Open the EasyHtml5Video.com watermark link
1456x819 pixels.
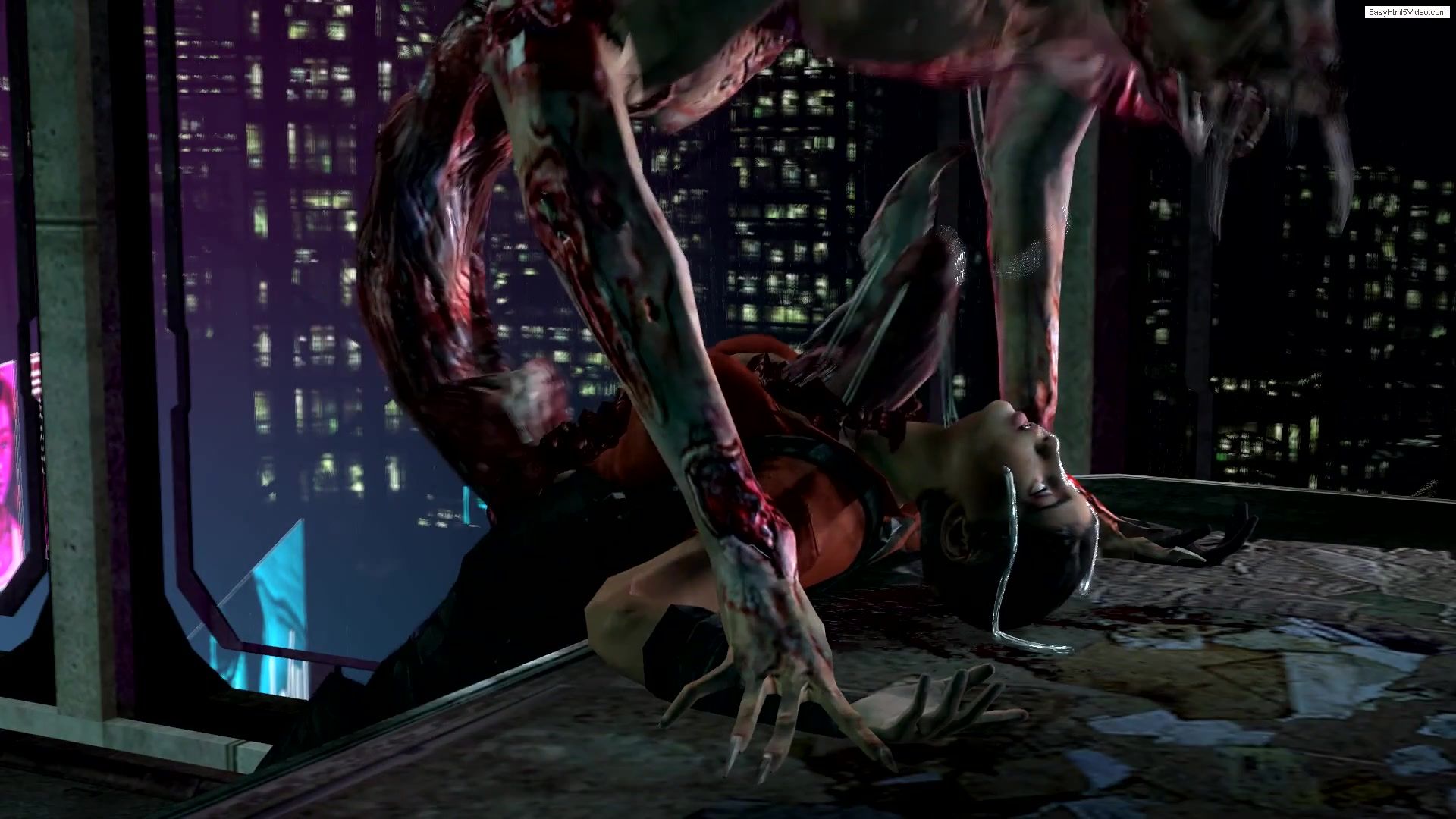point(1407,12)
